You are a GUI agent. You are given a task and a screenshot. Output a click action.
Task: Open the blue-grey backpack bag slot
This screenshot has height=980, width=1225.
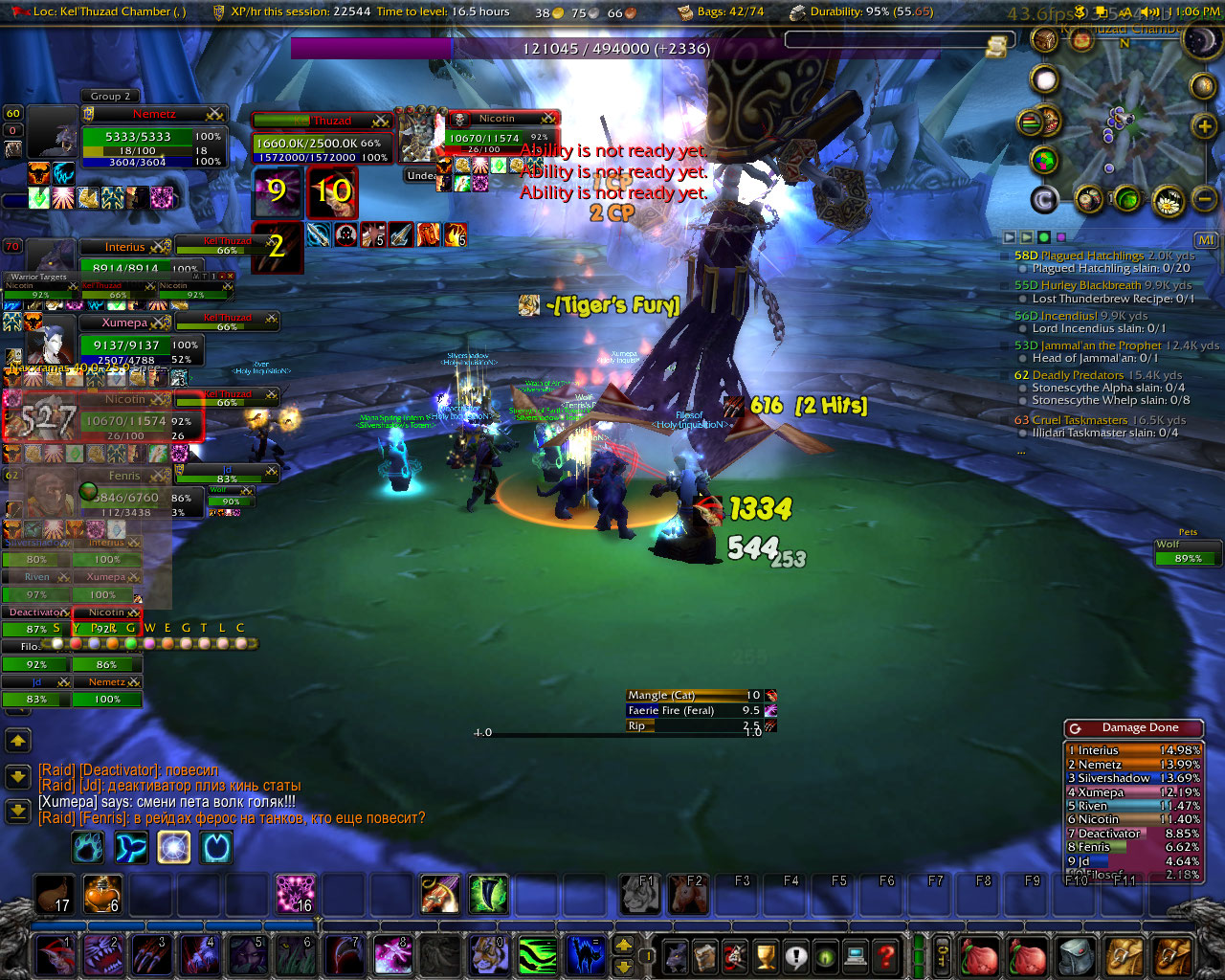(1078, 955)
